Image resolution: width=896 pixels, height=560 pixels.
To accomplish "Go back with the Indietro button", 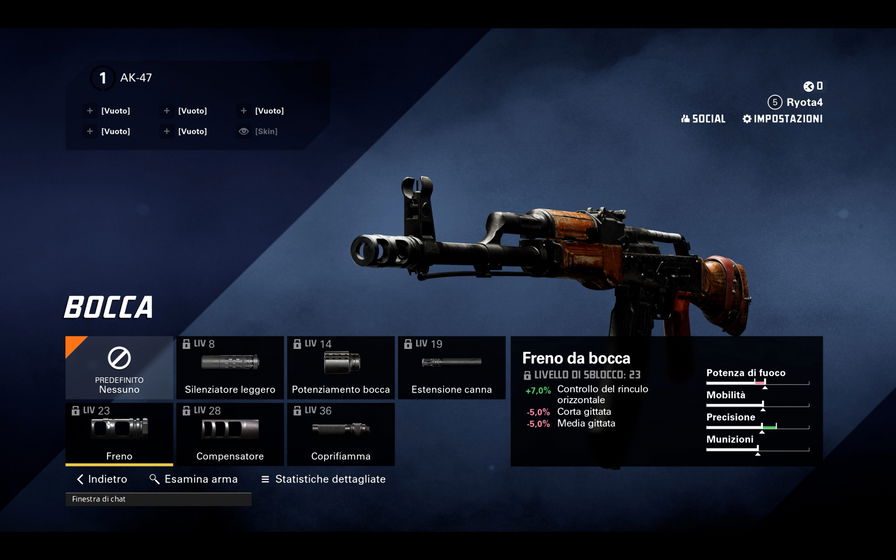I will [102, 479].
